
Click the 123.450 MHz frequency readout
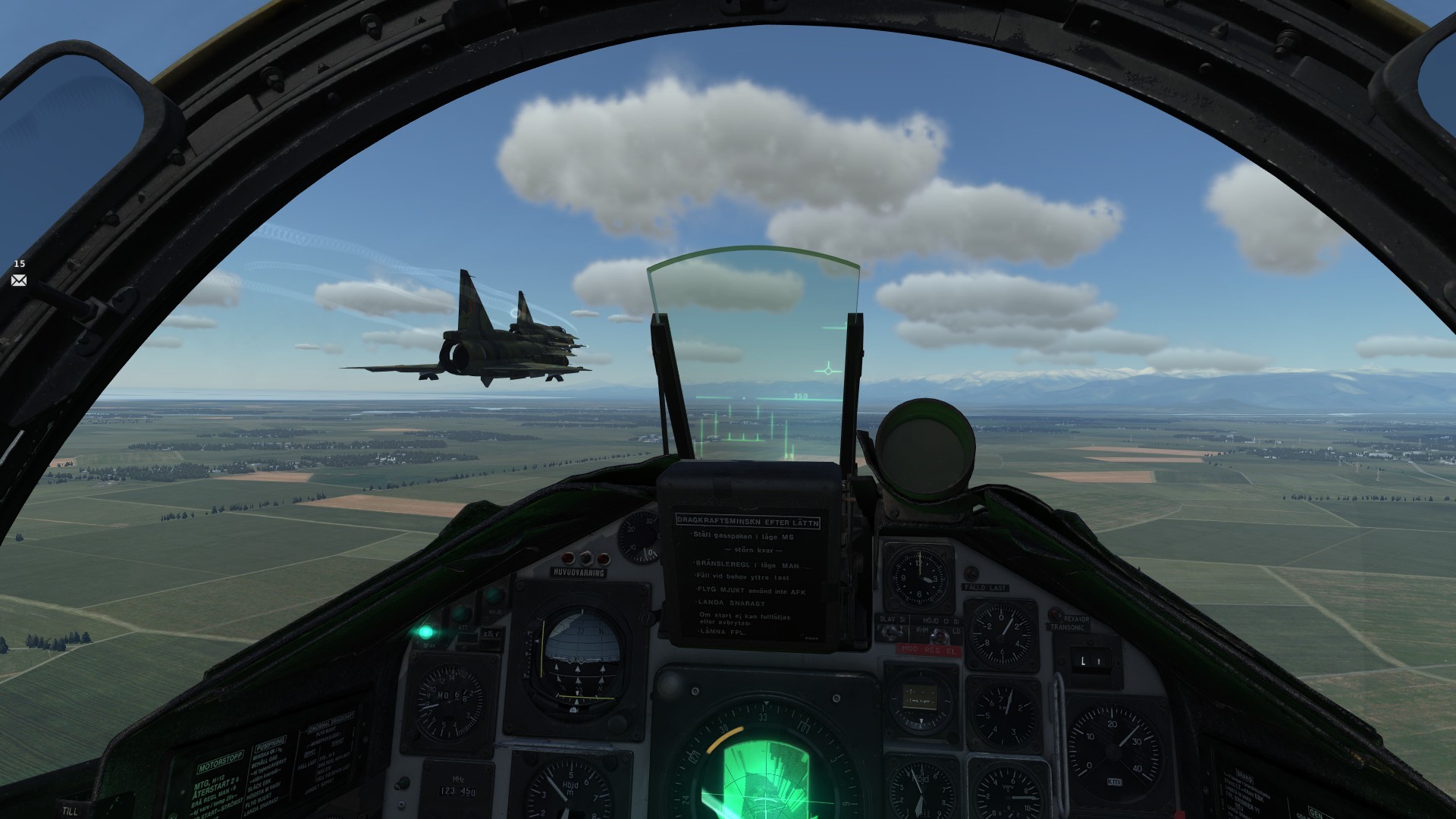click(x=457, y=790)
